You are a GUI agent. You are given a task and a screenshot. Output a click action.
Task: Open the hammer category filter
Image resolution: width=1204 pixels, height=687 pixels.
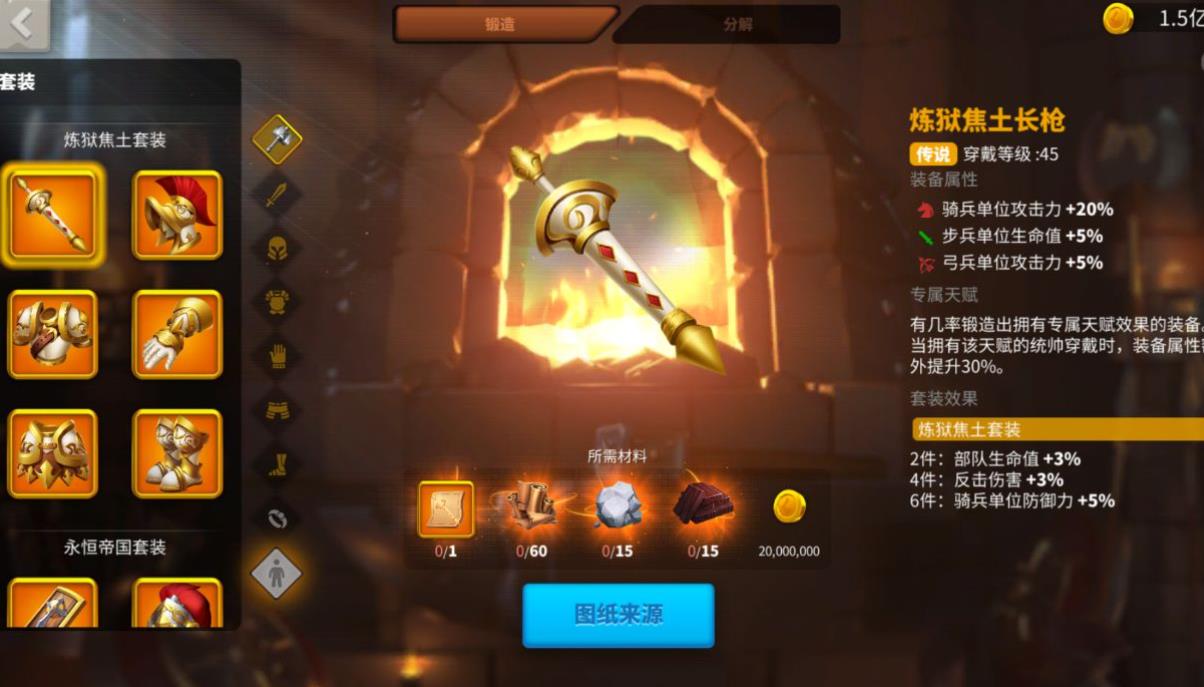pos(277,139)
